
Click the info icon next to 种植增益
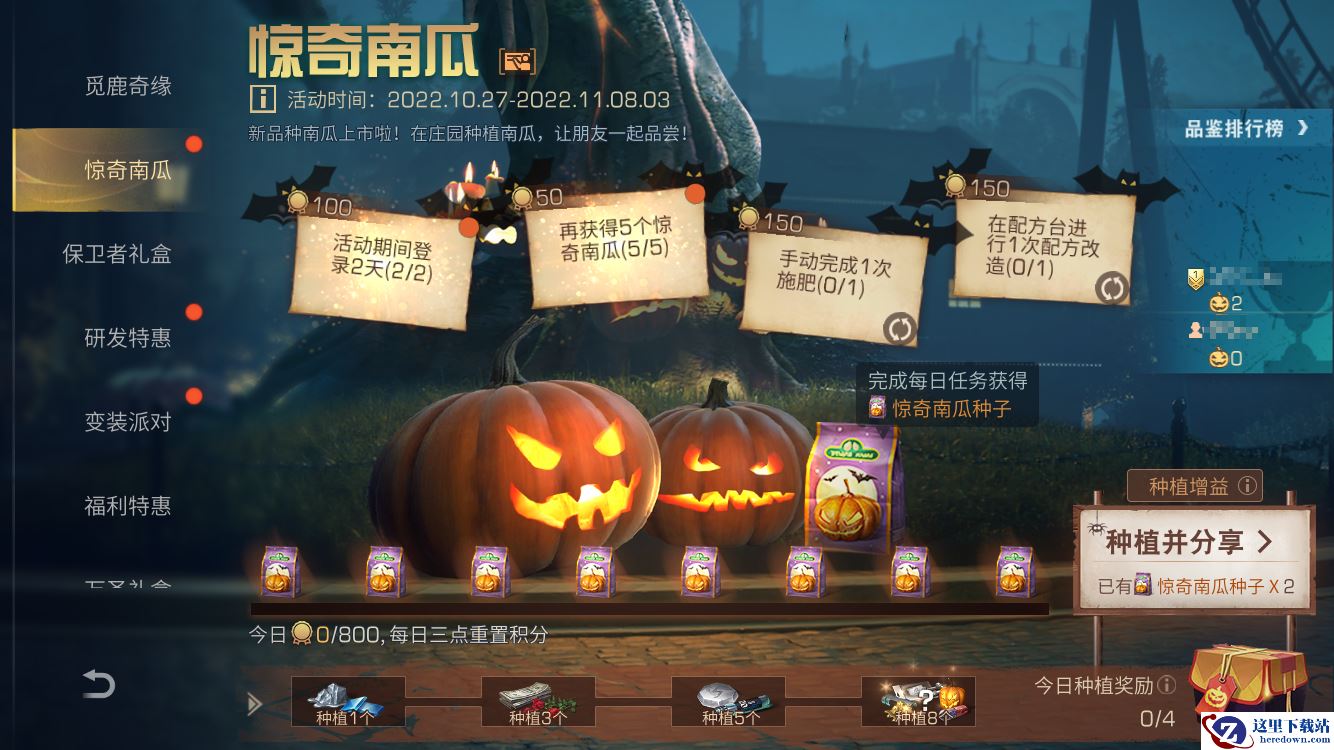coord(1248,486)
